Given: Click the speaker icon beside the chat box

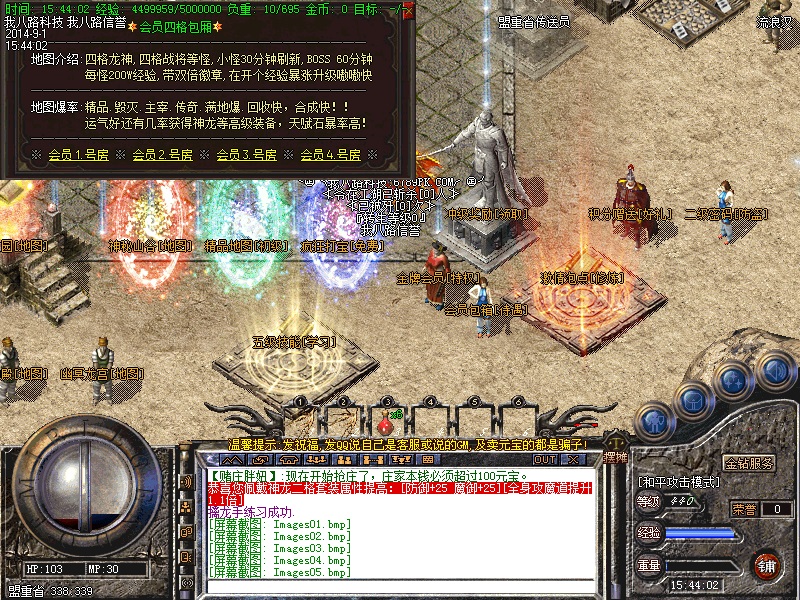Looking at the screenshot, I should pyautogui.click(x=186, y=481).
